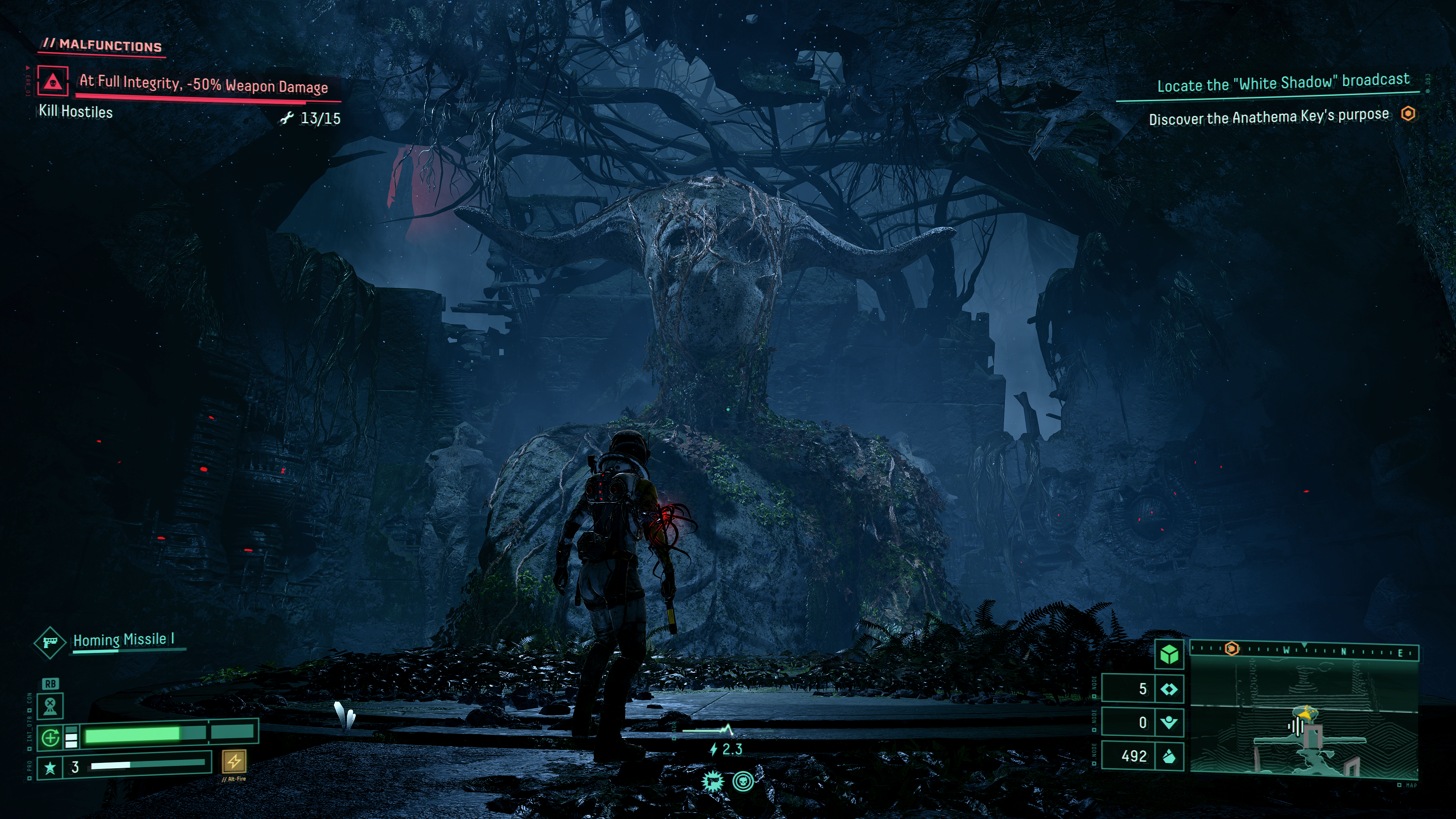This screenshot has height=819, width=1456.
Task: Click the circled skull status icon
Action: (x=743, y=781)
